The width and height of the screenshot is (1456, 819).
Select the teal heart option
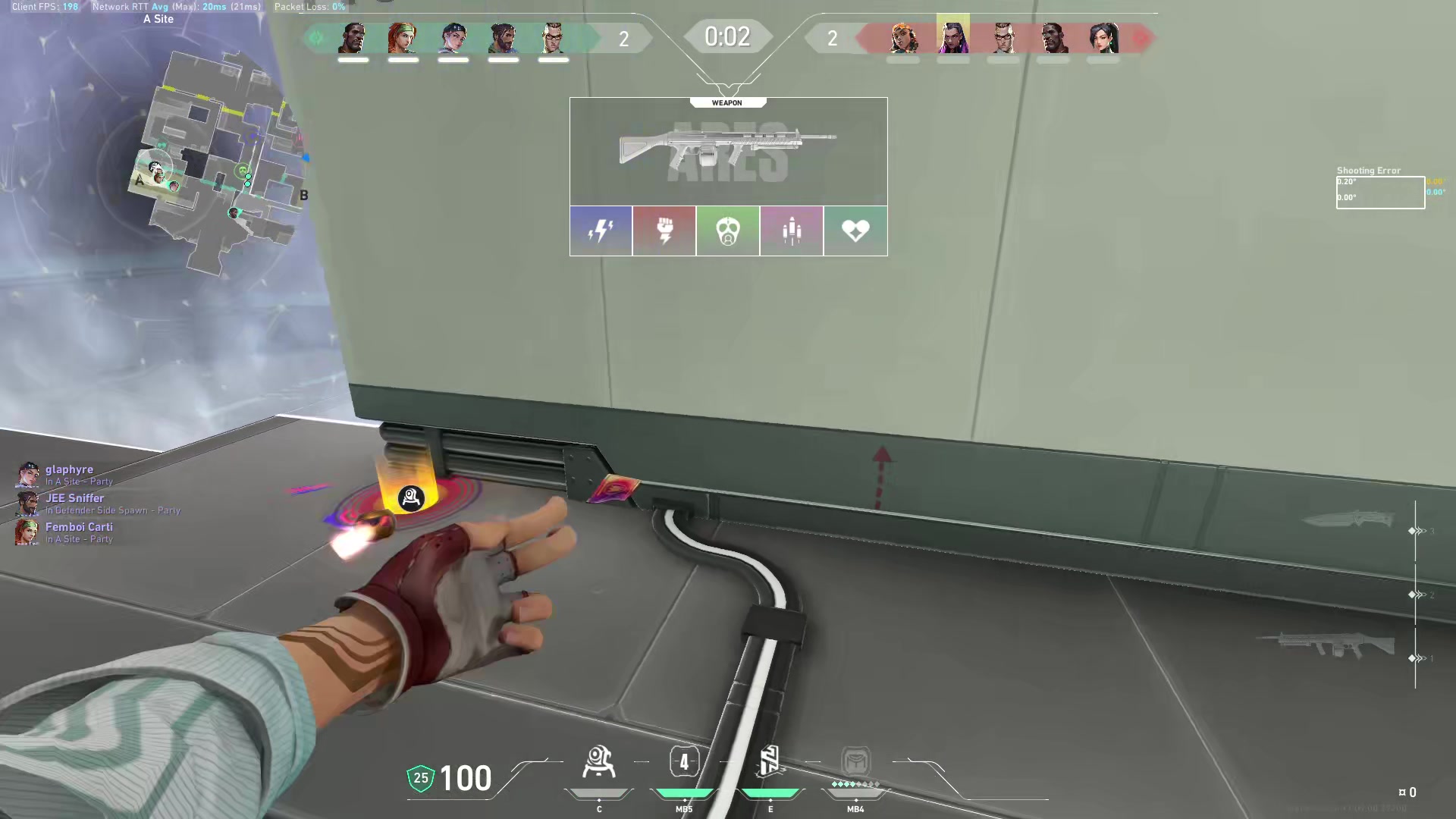(x=855, y=231)
